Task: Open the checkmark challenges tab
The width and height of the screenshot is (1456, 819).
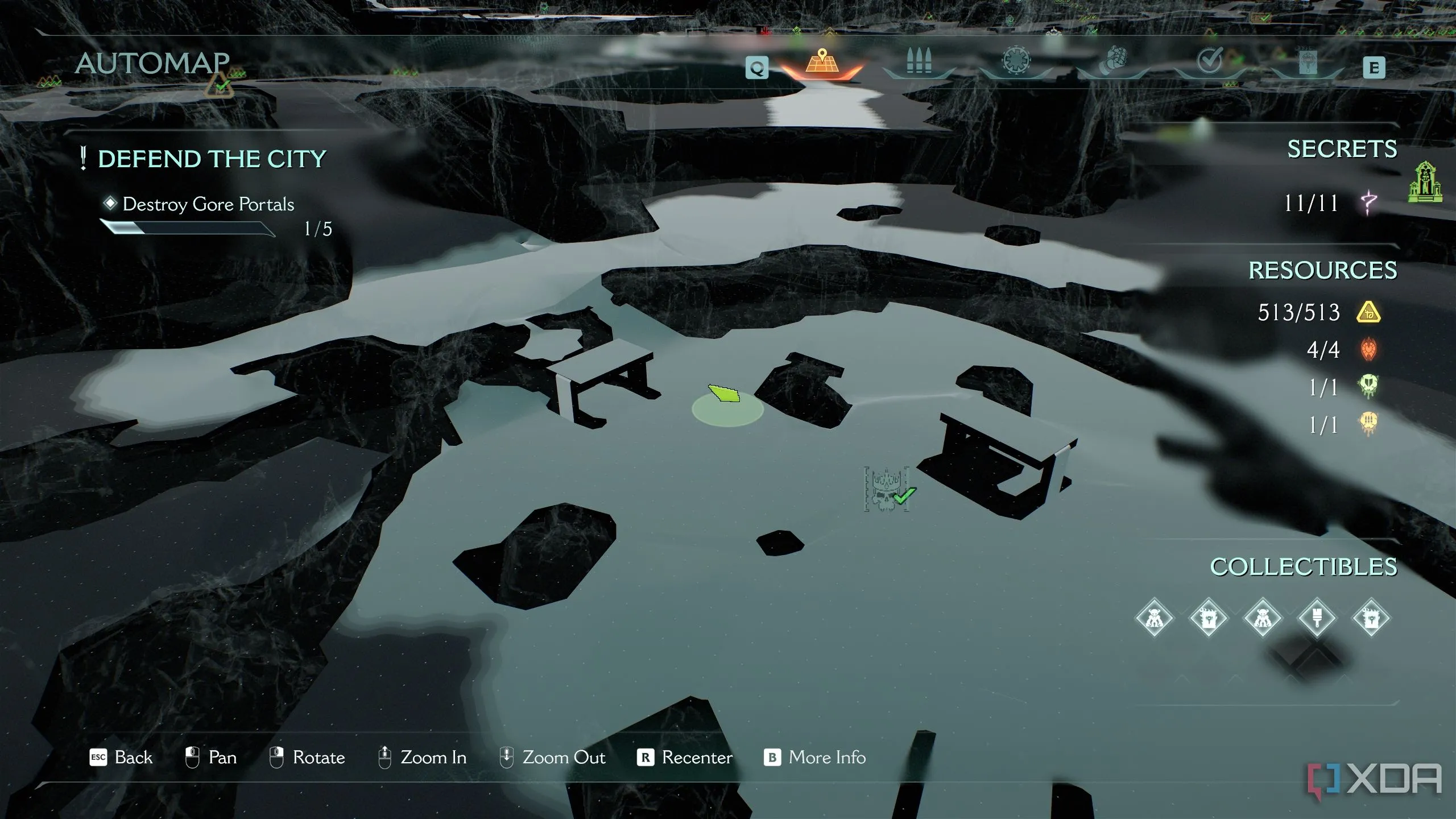Action: click(x=1210, y=60)
